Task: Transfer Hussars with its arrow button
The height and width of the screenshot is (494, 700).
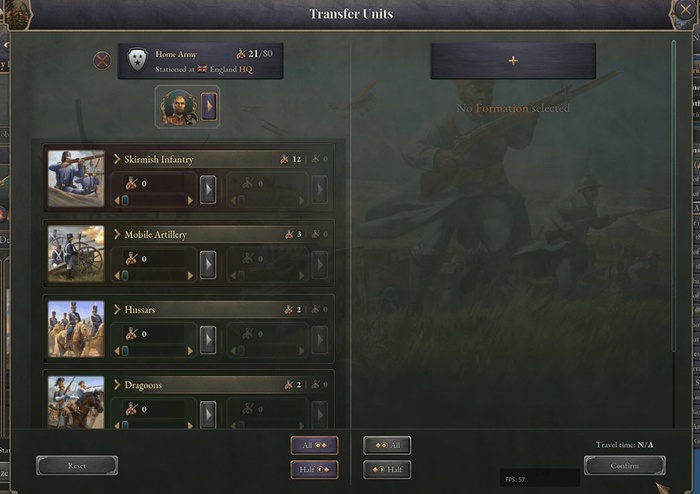Action: 208,340
